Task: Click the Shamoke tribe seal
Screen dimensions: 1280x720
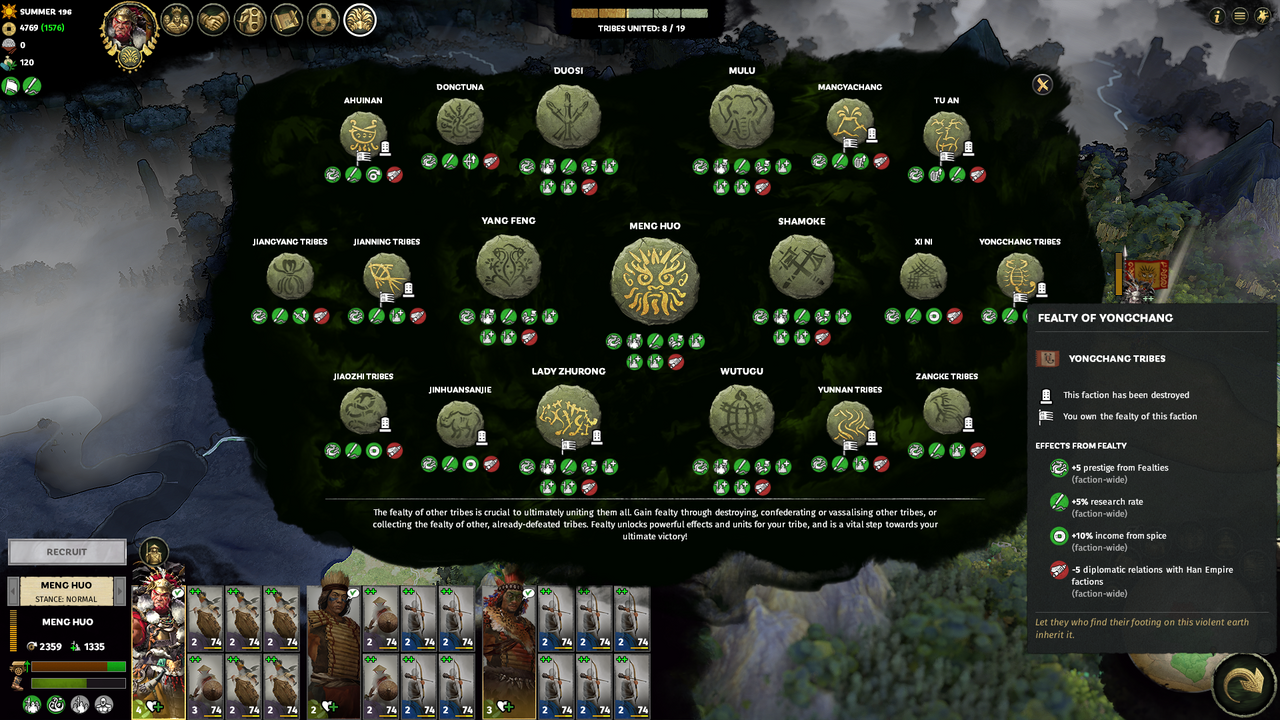Action: point(800,267)
